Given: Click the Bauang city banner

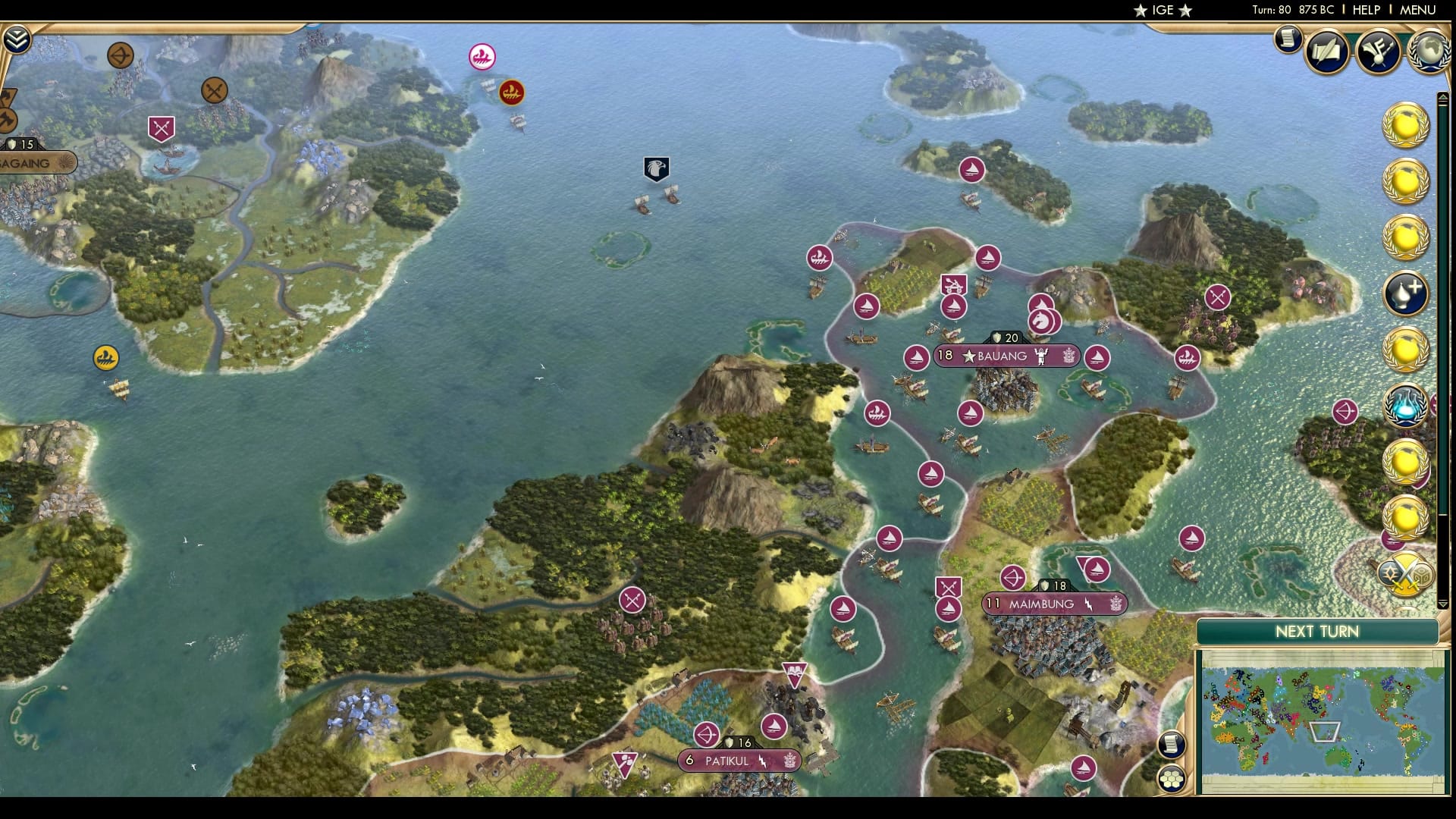Looking at the screenshot, I should point(1007,356).
